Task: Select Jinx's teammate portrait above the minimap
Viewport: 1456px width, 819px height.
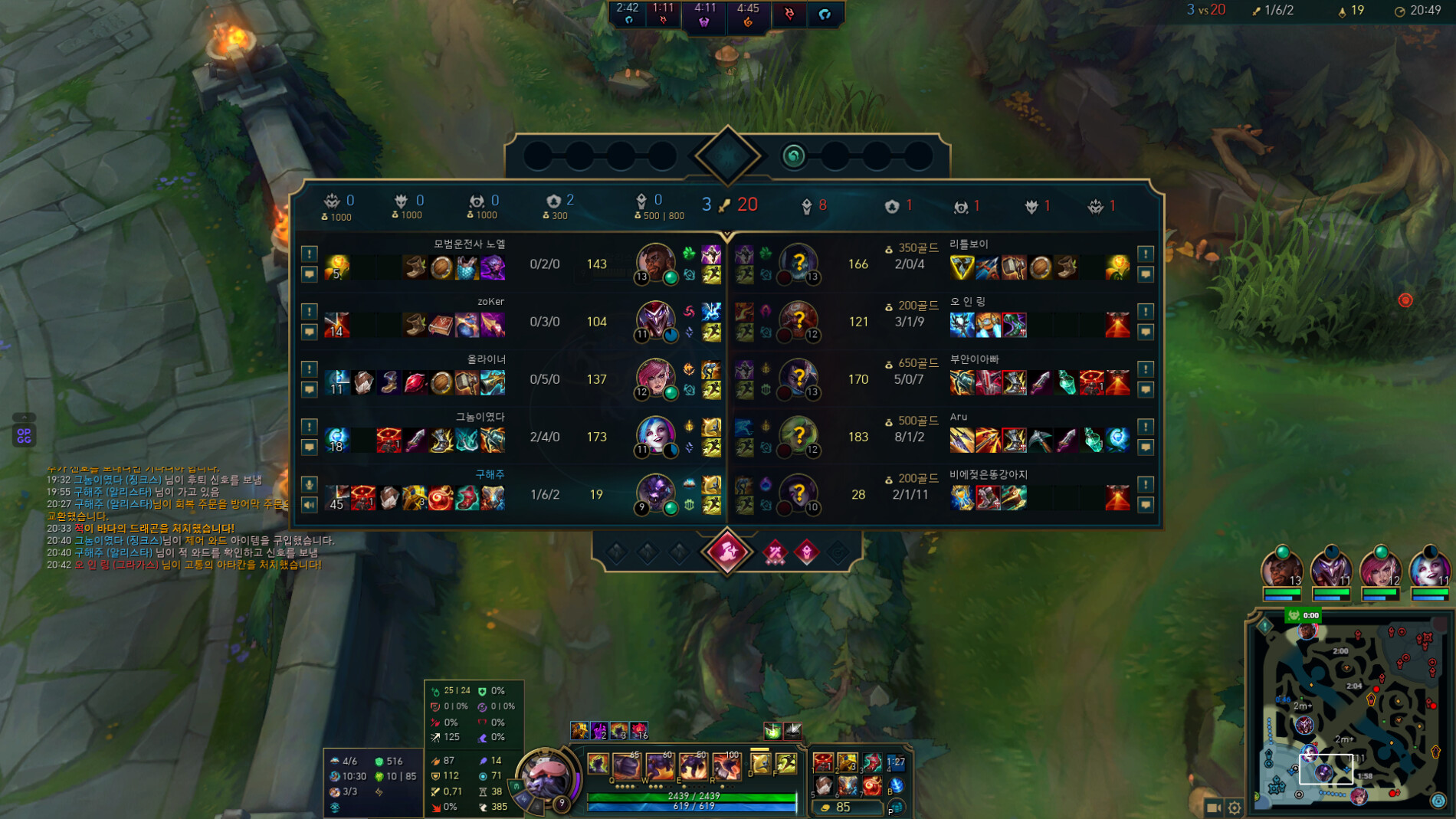Action: tap(1429, 570)
